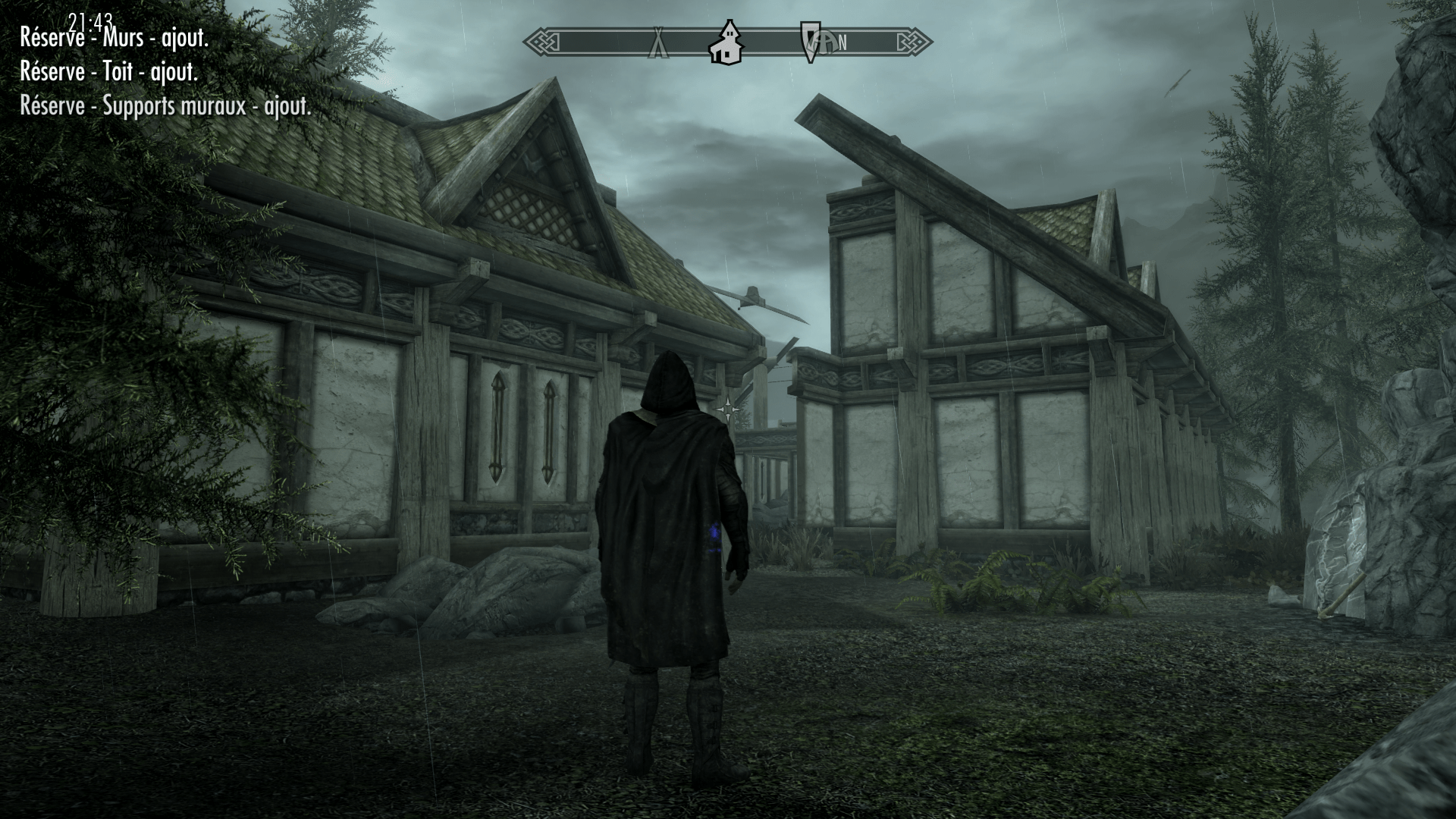Select the faded tent camp compass marker
The image size is (1456, 819).
click(657, 43)
